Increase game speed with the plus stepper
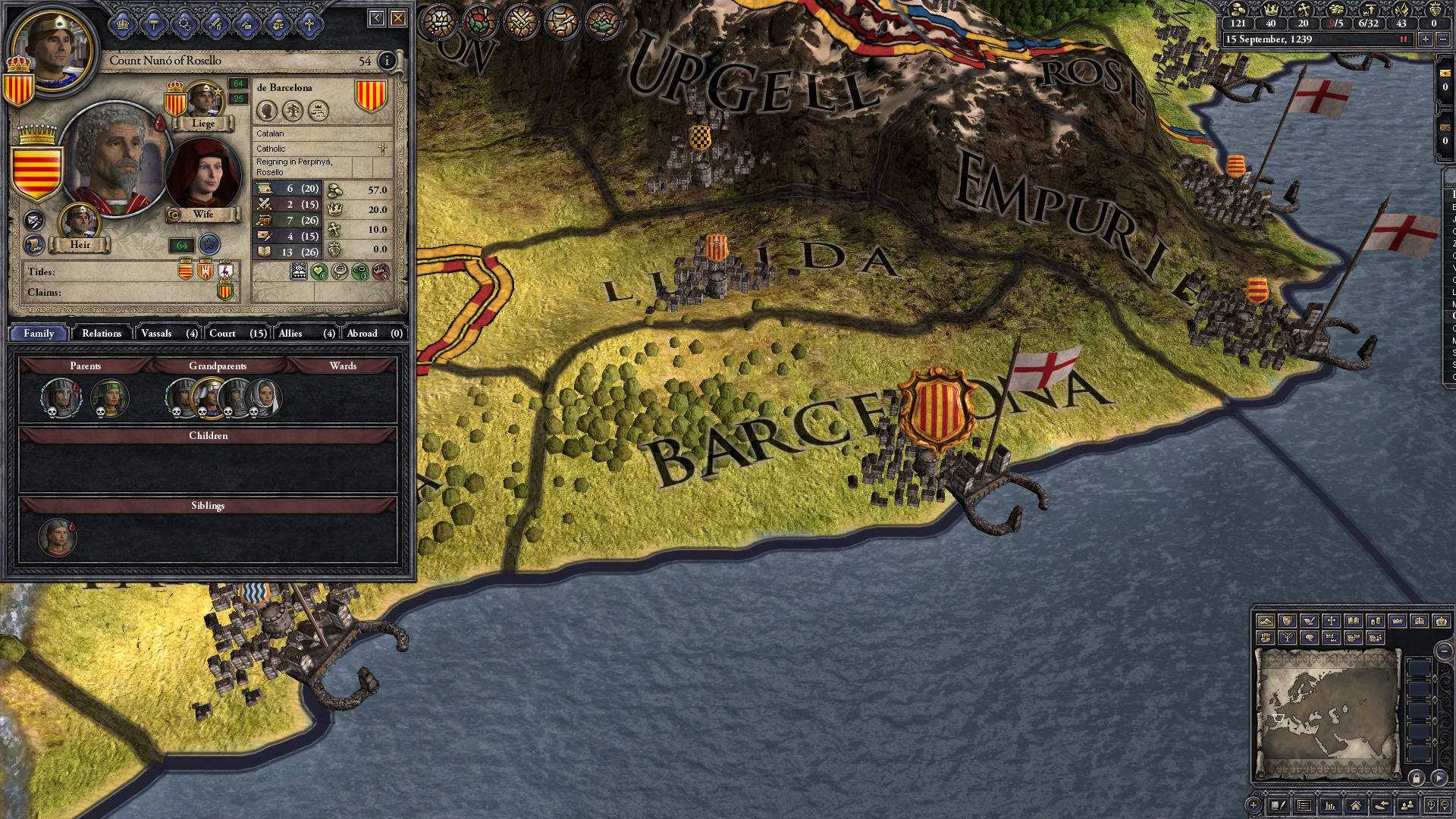Screen dimensions: 1456x819 1426,39
